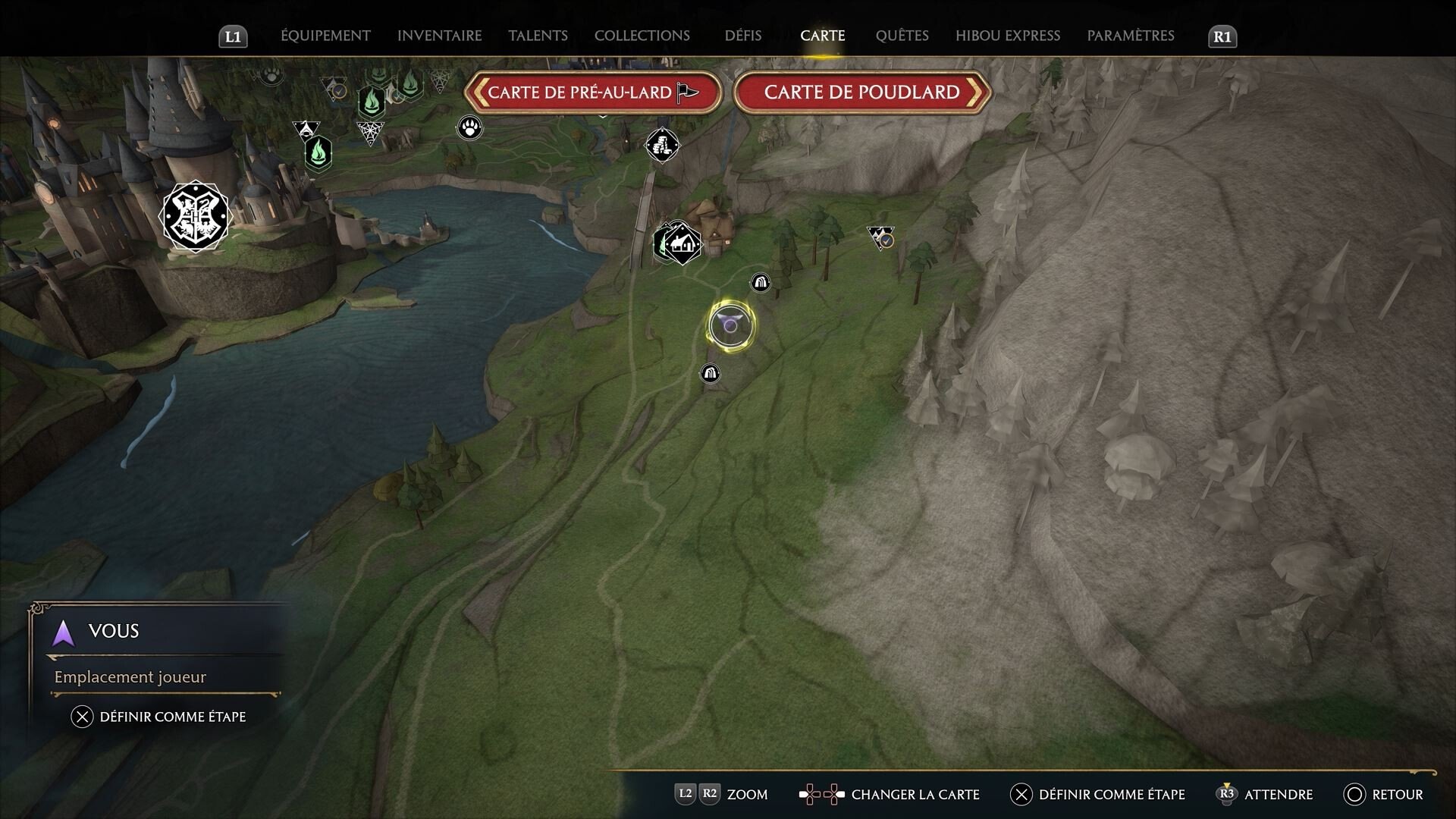The width and height of the screenshot is (1456, 819).
Task: Click the paw print beast den marker
Action: click(x=470, y=127)
